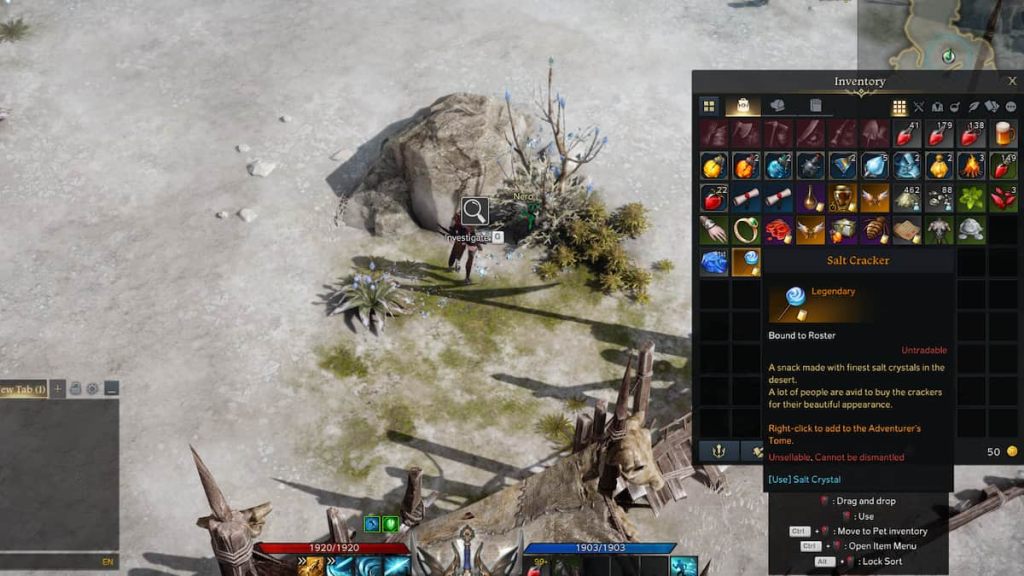This screenshot has width=1024, height=576.
Task: Filter inventory by crossed swords category
Action: (x=919, y=107)
